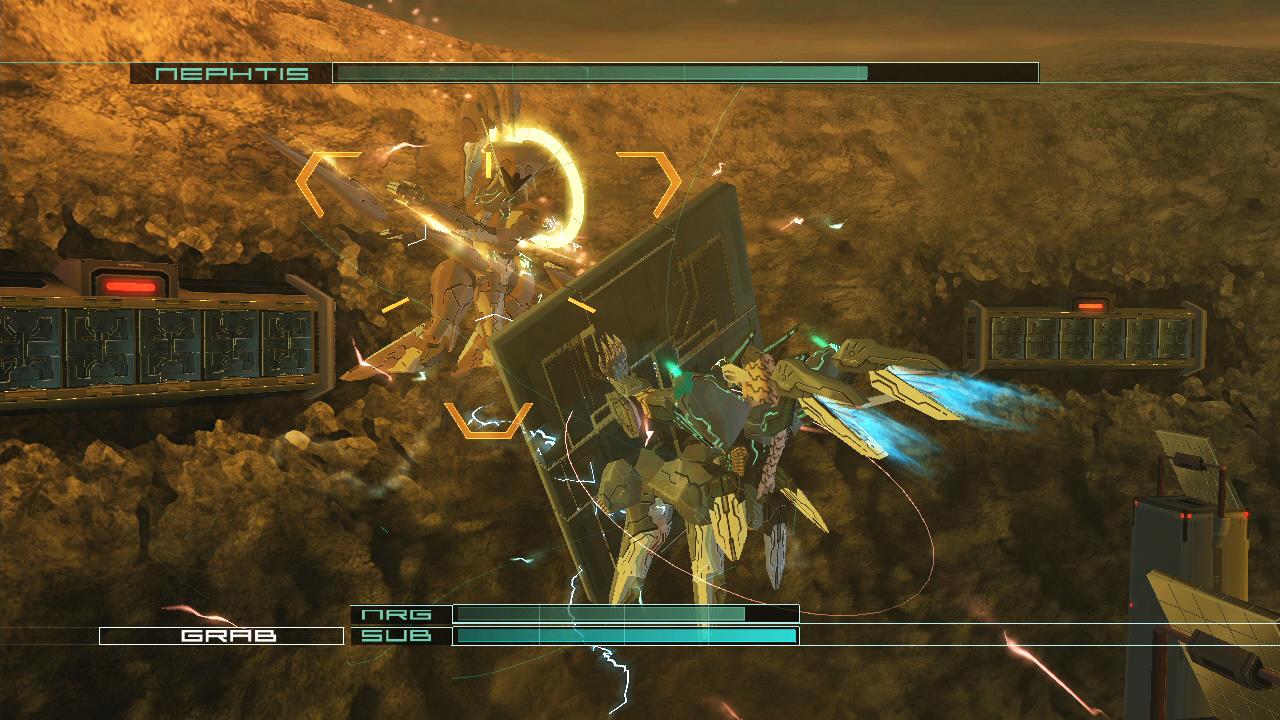Click the SUB weapon label
This screenshot has width=1280, height=720.
pyautogui.click(x=398, y=634)
